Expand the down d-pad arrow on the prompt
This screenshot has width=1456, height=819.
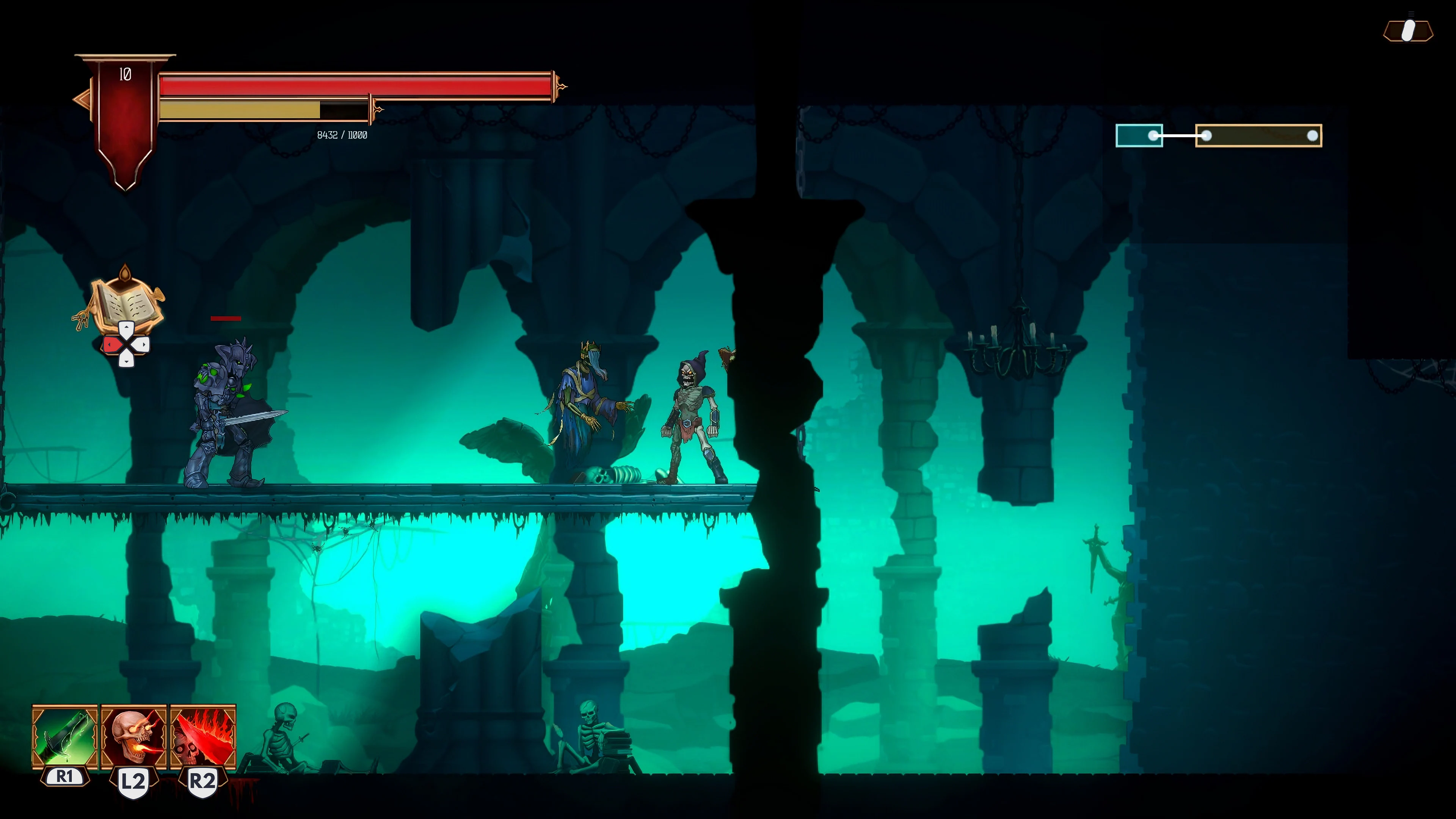[x=127, y=361]
